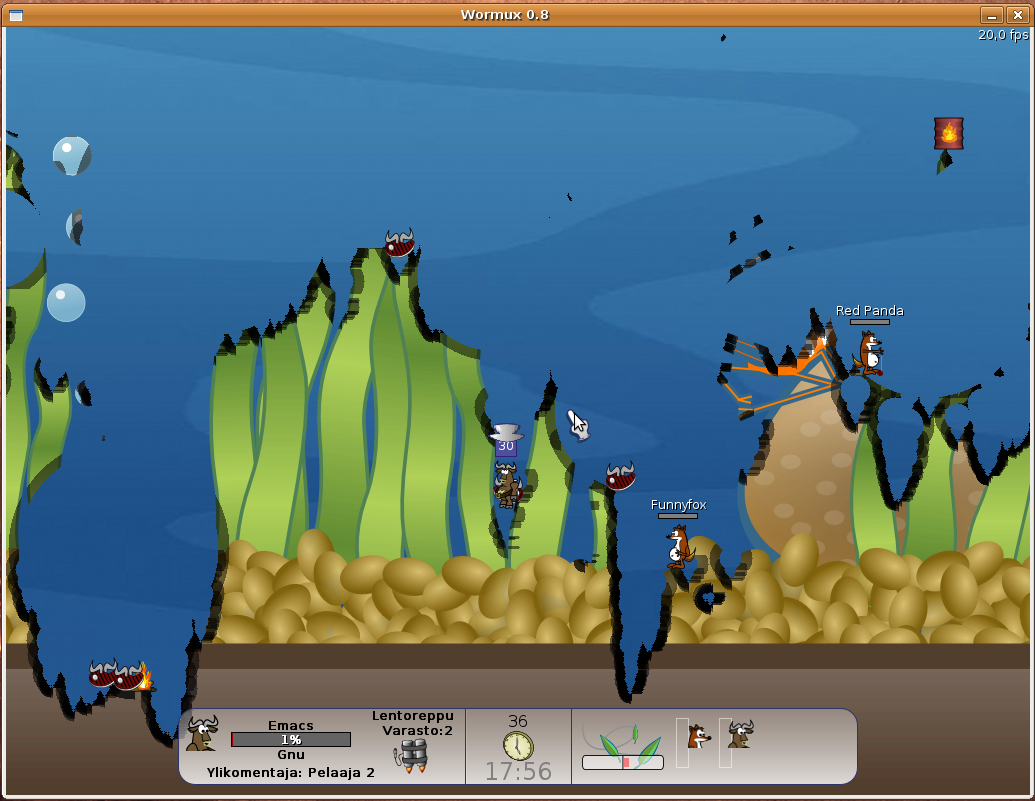Viewport: 1035px width, 801px height.
Task: Minimize the Wormux window
Action: pyautogui.click(x=991, y=15)
